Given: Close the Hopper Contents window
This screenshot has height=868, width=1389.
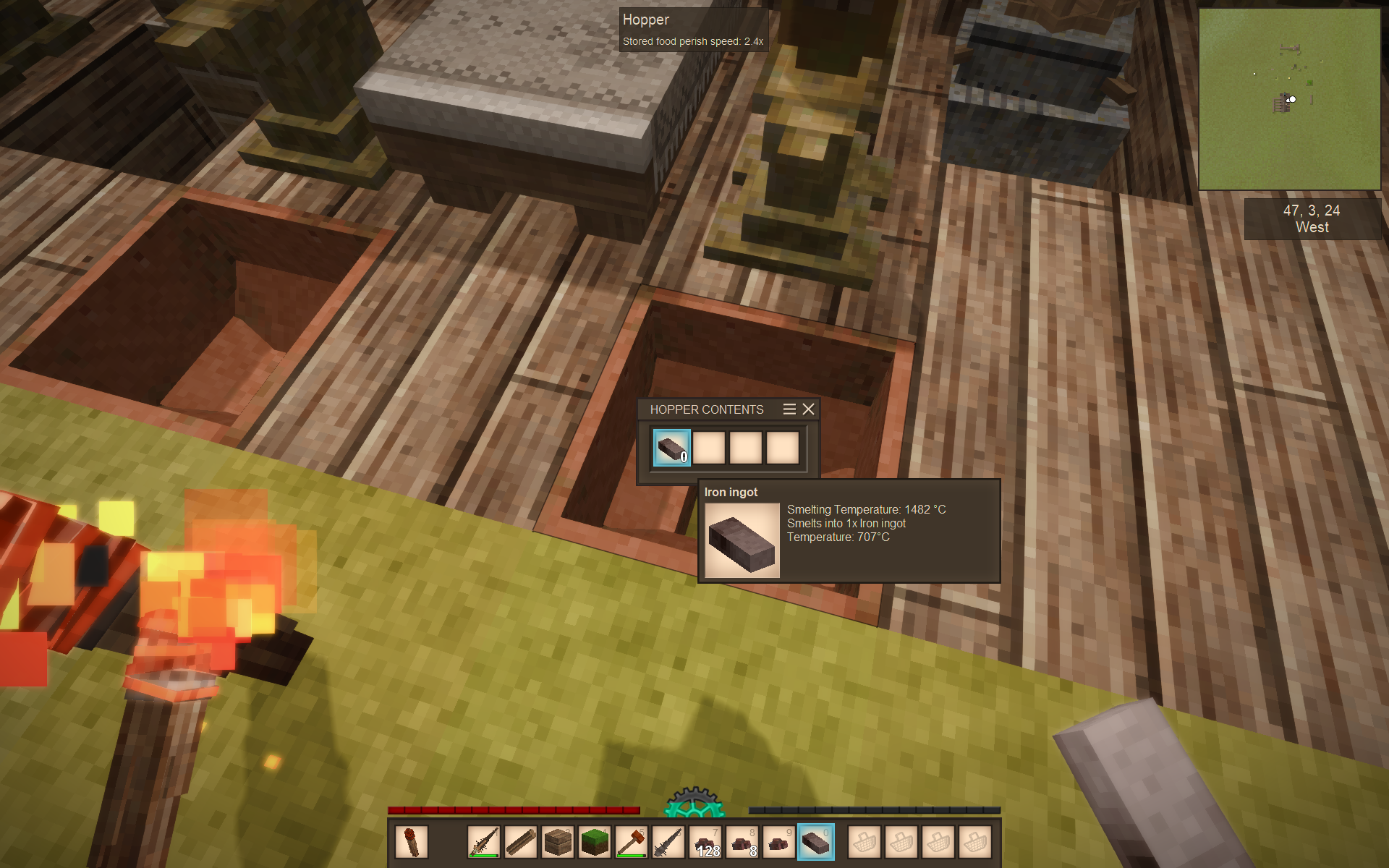Looking at the screenshot, I should pyautogui.click(x=808, y=409).
